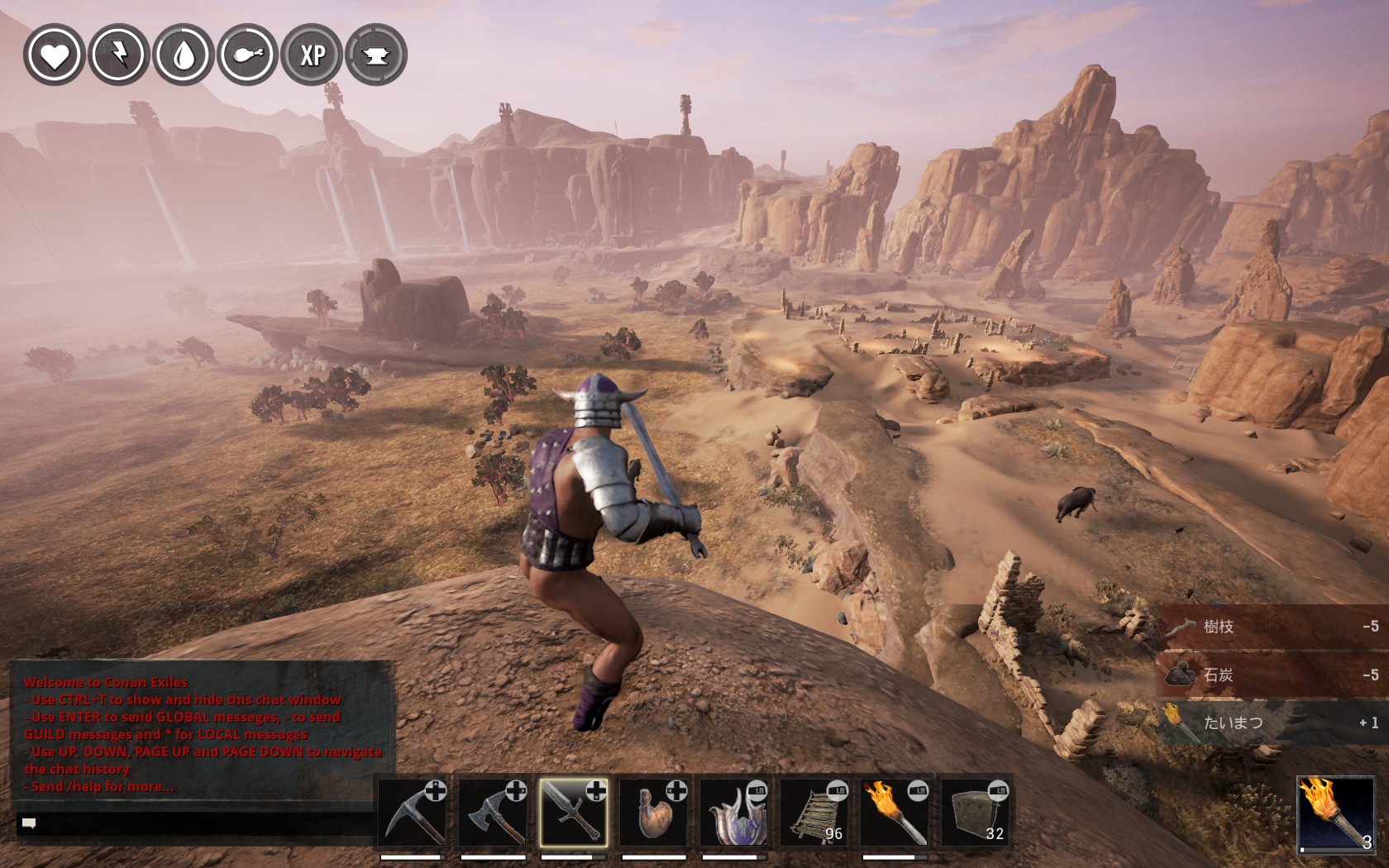The height and width of the screenshot is (868, 1389).
Task: Use the waterskin in the hotbar
Action: (x=654, y=813)
